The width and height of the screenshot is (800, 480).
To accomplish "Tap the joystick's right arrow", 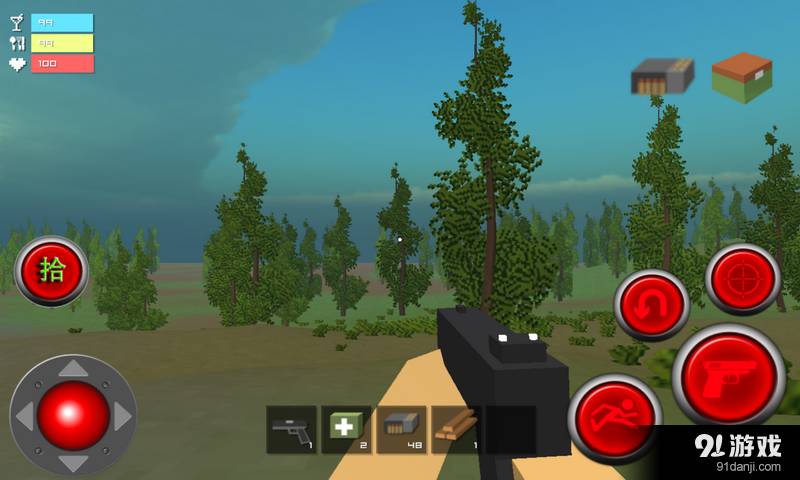I will coord(122,415).
